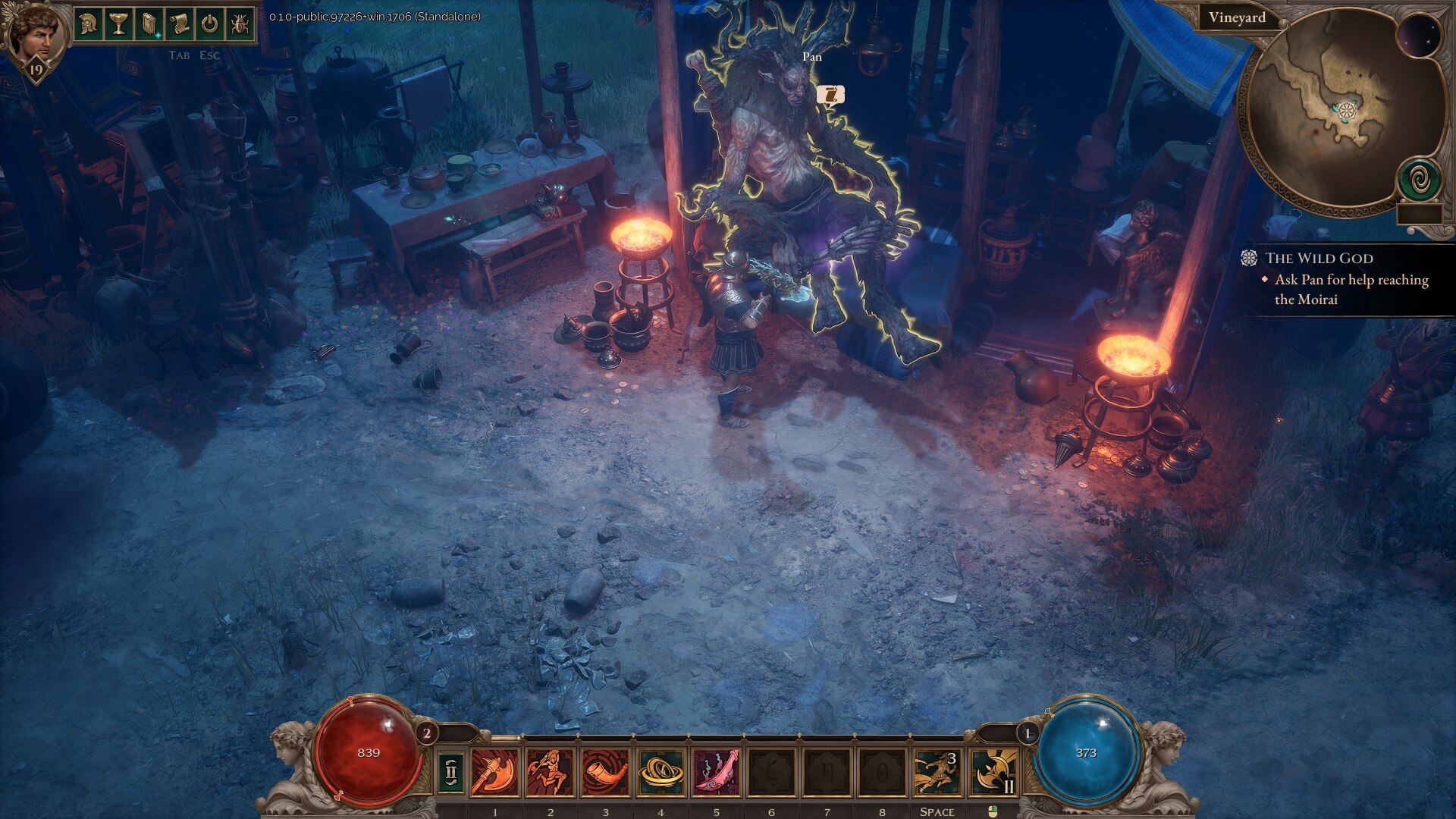Click the hero portrait

coord(35,34)
